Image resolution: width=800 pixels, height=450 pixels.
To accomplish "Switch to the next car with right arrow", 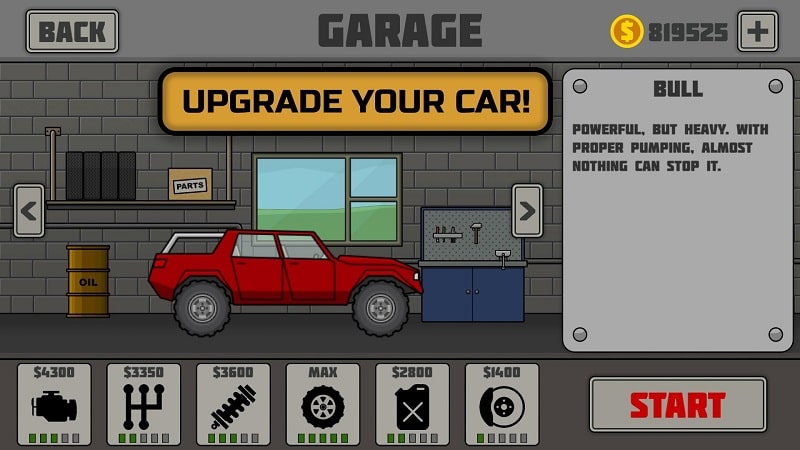I will tap(527, 211).
